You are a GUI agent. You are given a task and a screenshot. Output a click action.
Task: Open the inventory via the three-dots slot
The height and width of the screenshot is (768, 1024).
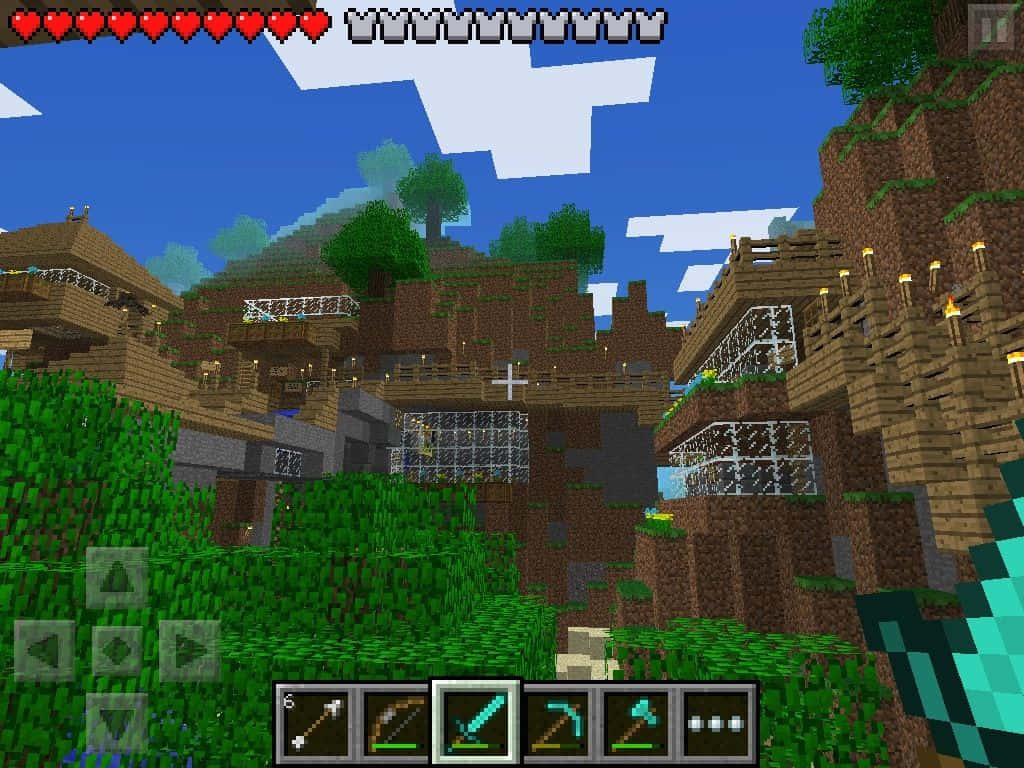click(x=718, y=721)
